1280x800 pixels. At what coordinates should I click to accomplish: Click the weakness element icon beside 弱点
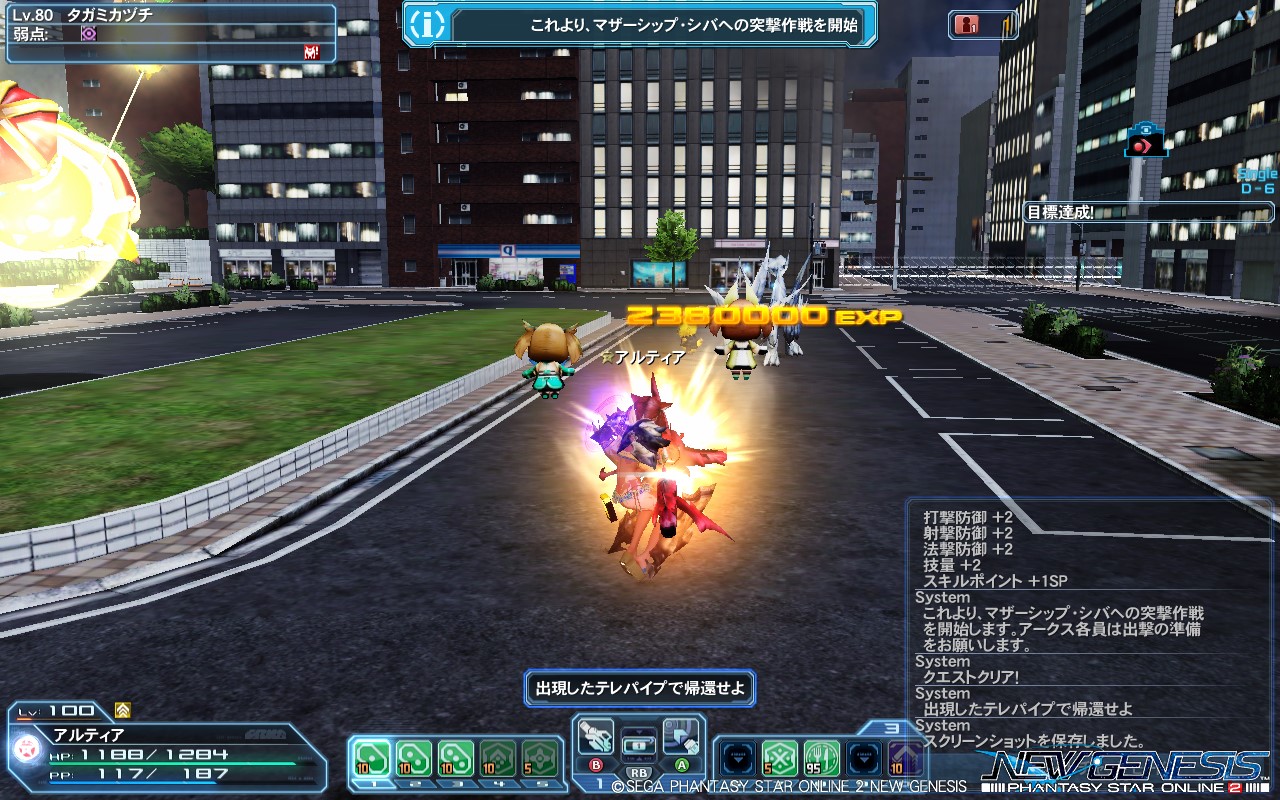[88, 34]
